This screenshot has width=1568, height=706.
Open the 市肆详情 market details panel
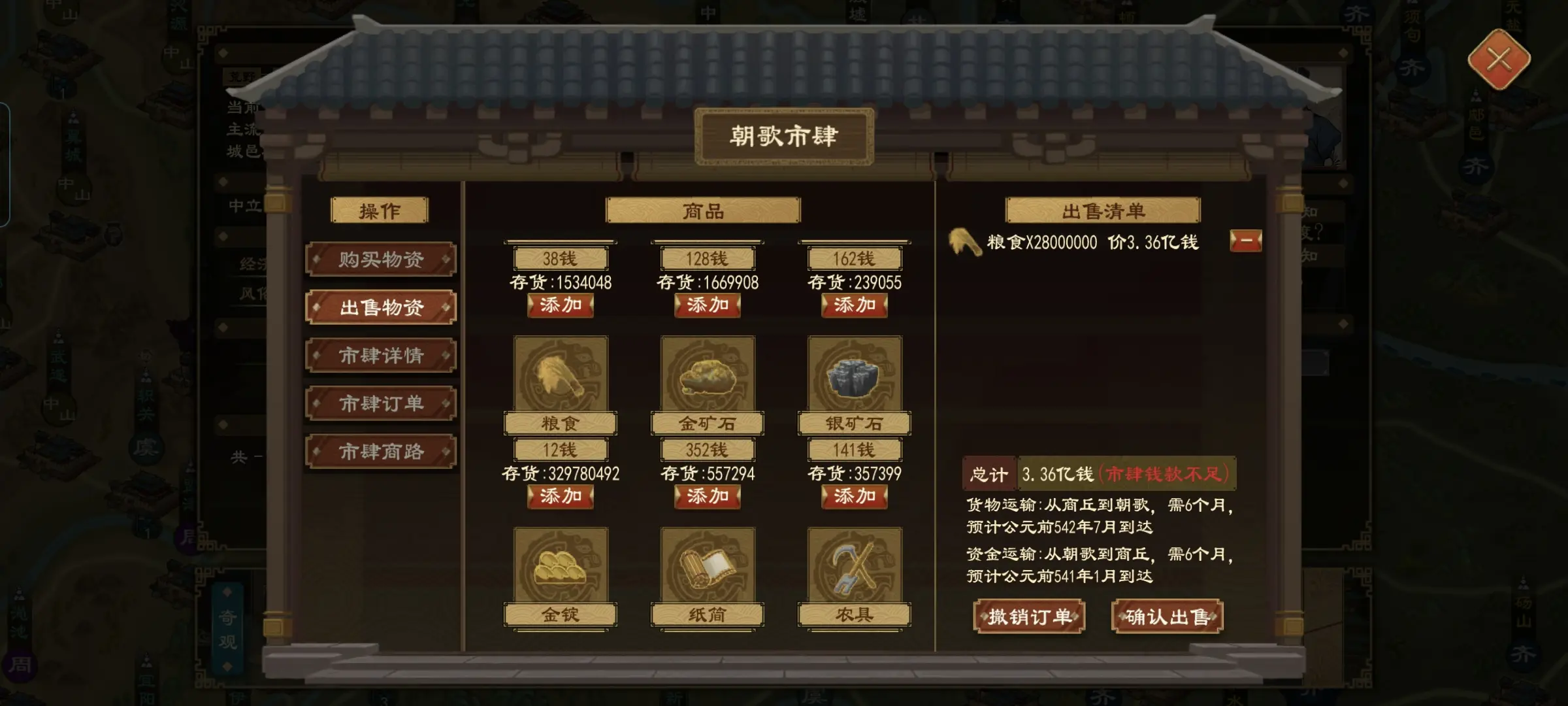[381, 356]
